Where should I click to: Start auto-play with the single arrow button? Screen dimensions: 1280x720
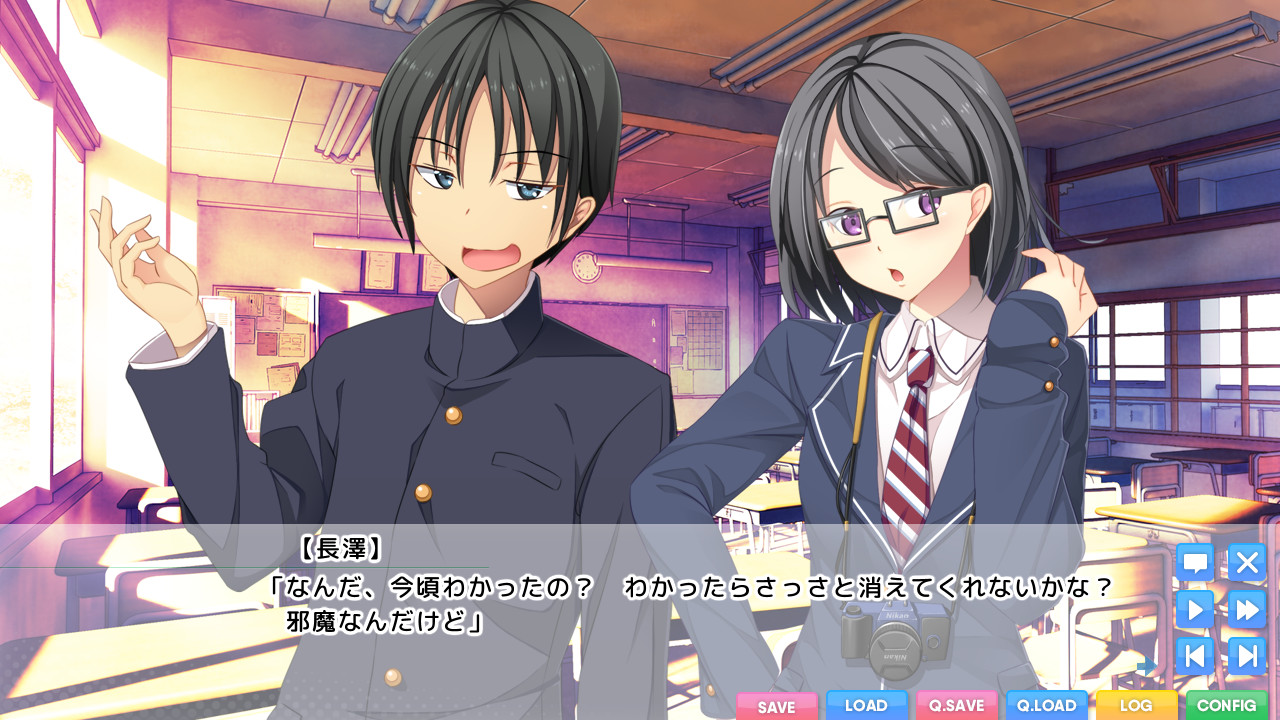pyautogui.click(x=1195, y=609)
